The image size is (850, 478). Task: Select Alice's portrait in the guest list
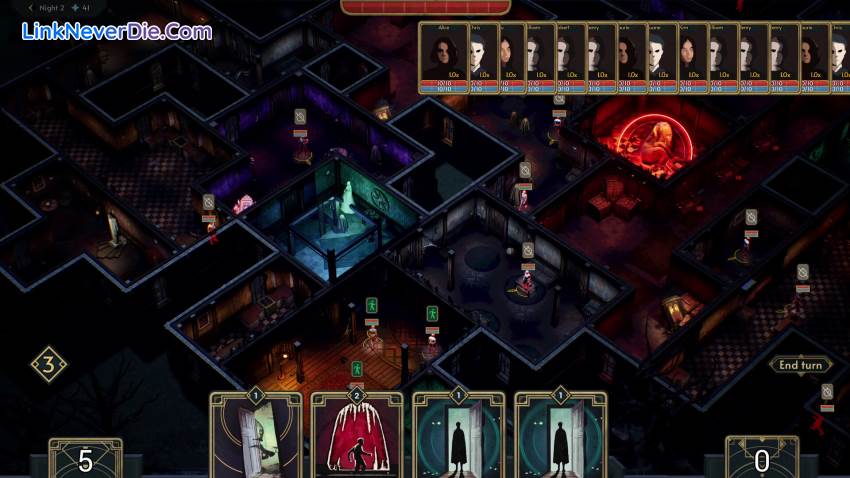point(441,58)
